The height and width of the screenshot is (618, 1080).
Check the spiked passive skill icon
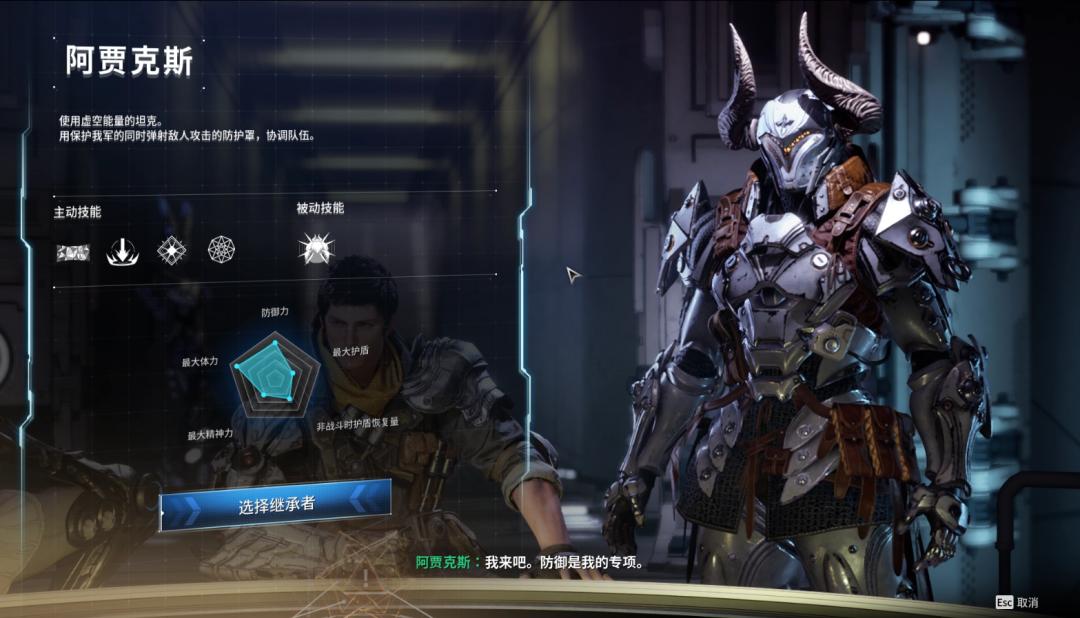316,249
